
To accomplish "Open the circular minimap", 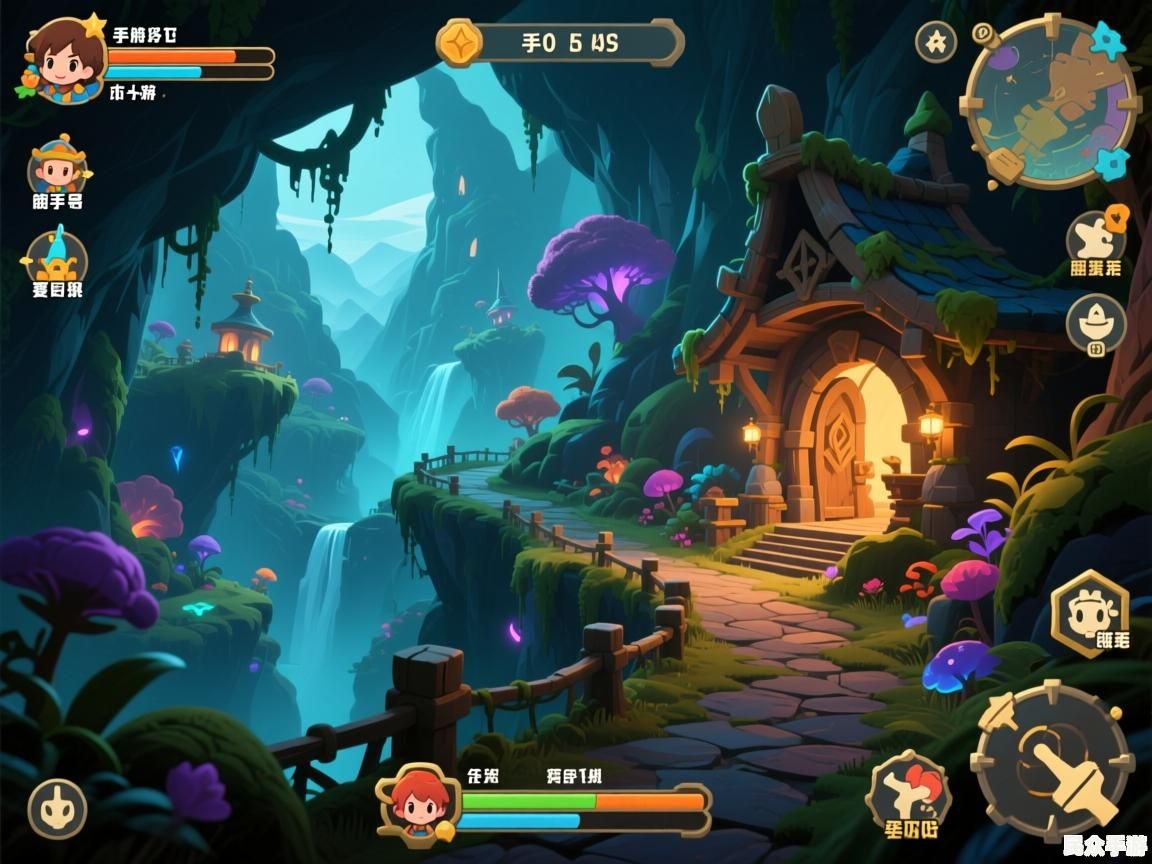I will pos(1050,102).
